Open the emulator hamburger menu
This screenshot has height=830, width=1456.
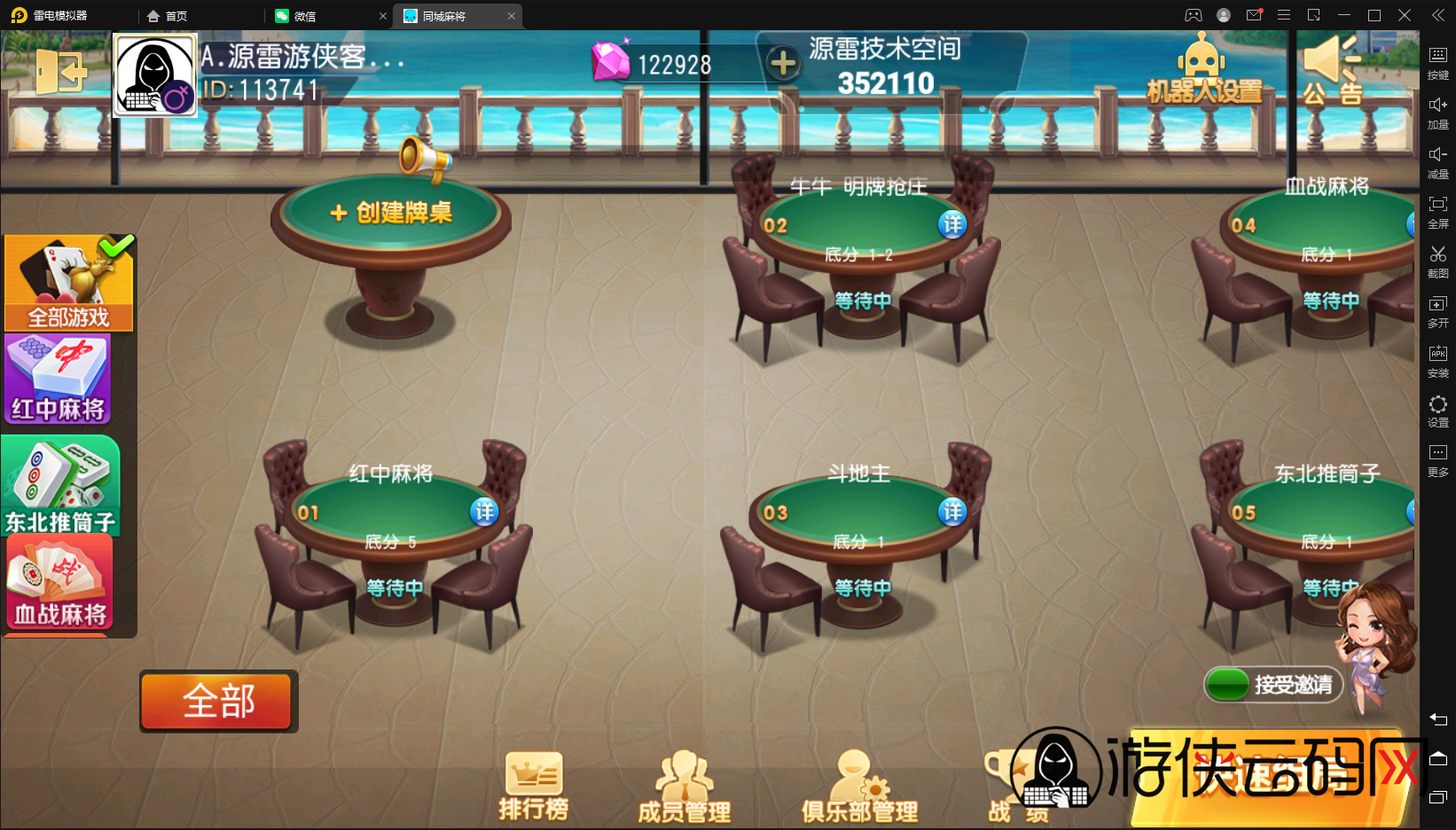click(1283, 15)
